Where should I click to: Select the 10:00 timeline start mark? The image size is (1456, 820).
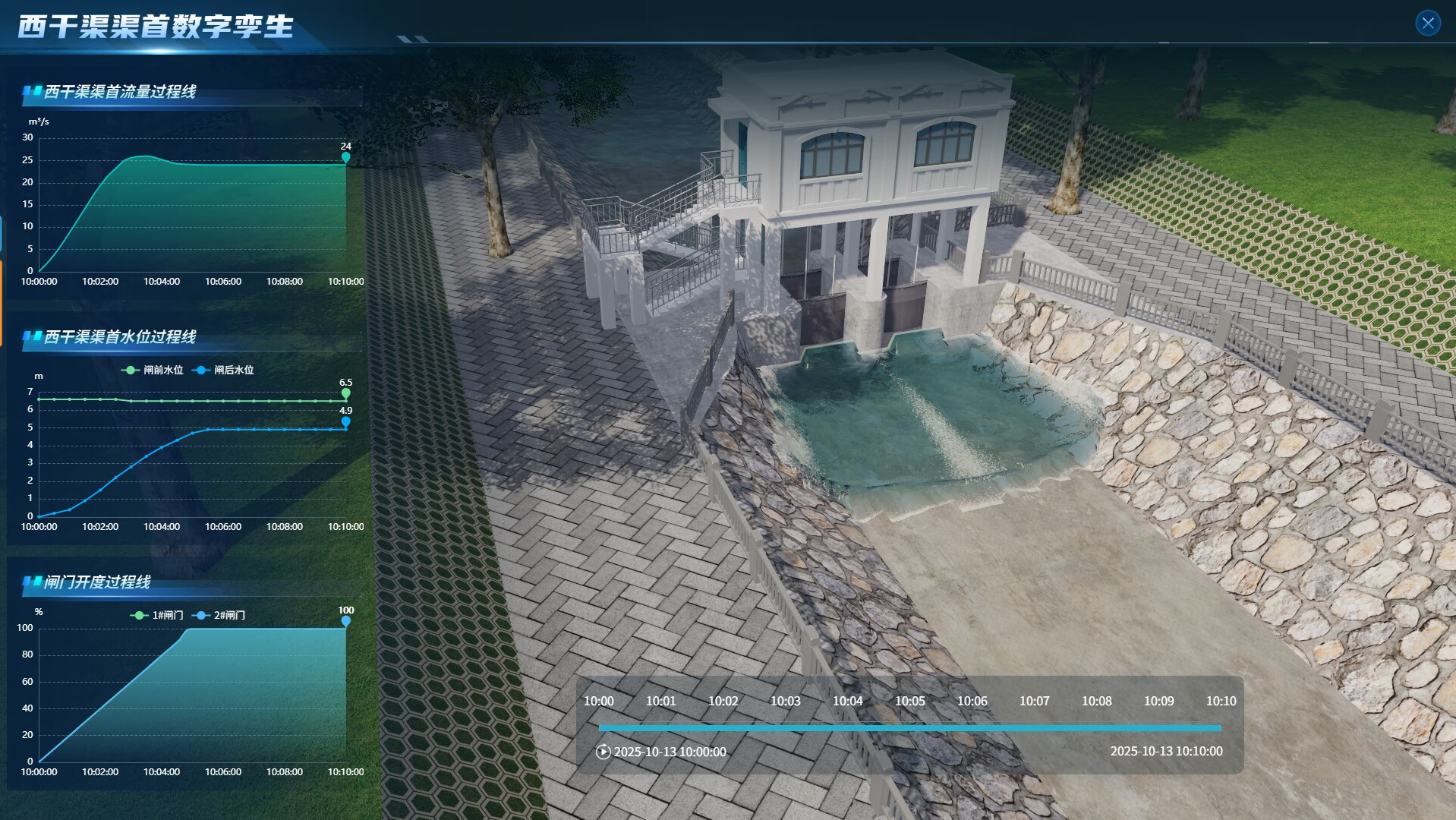[x=598, y=701]
